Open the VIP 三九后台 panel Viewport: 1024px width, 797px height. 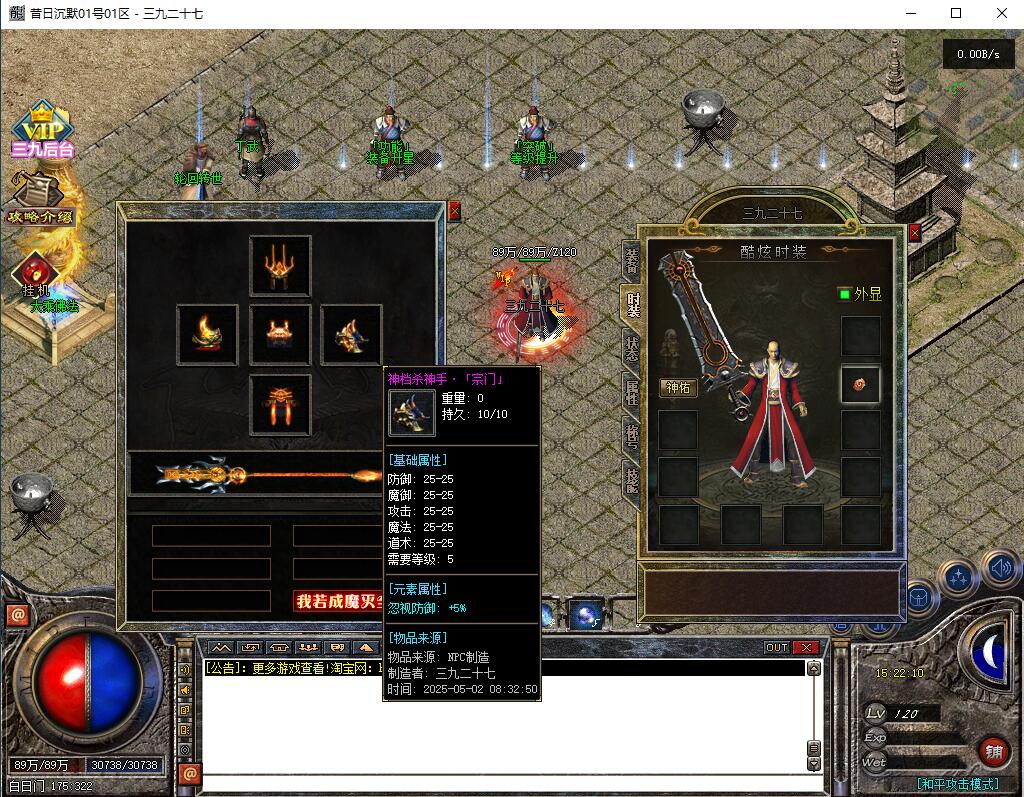click(x=42, y=130)
